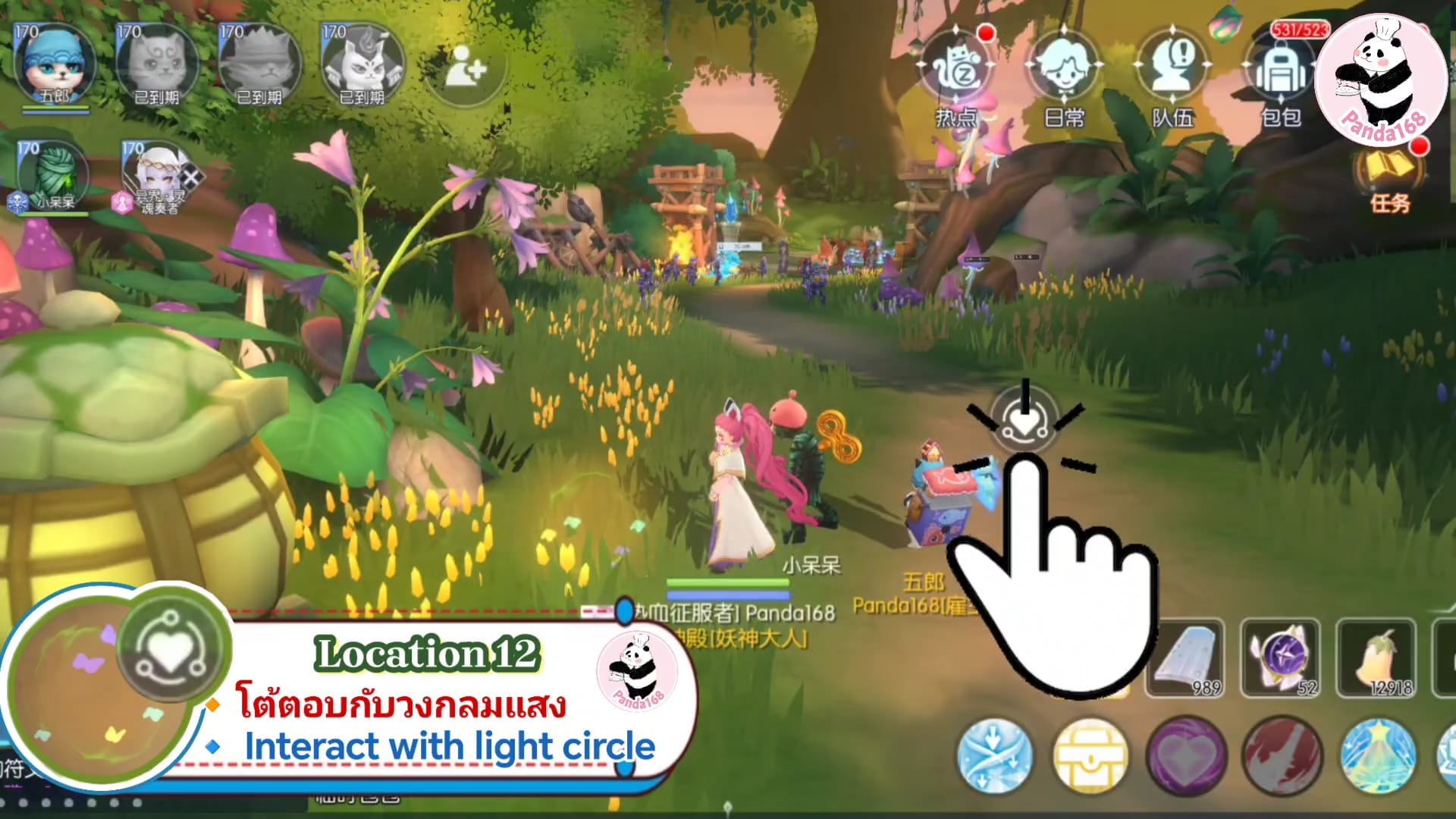Activate the blue star tree skill
This screenshot has width=1456, height=819.
coord(1377,755)
